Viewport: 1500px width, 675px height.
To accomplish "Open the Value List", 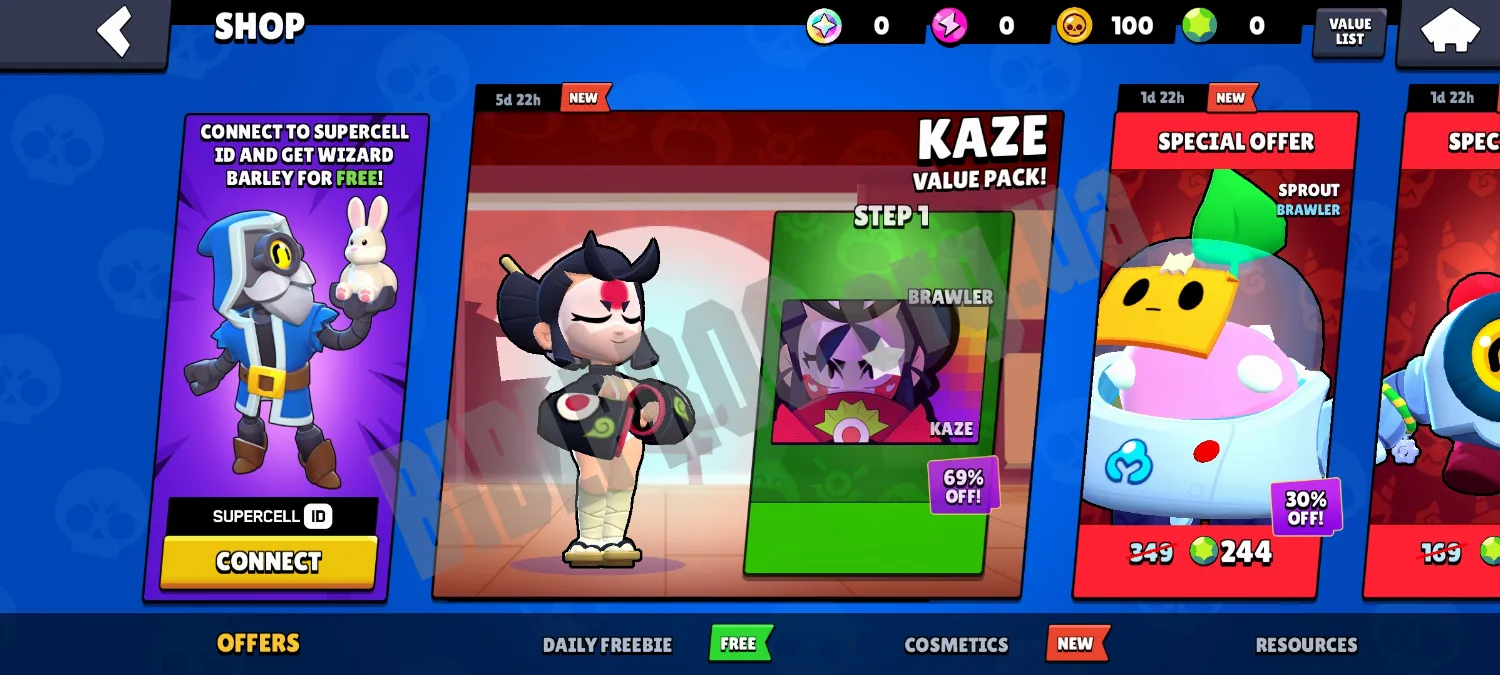I will pos(1349,32).
